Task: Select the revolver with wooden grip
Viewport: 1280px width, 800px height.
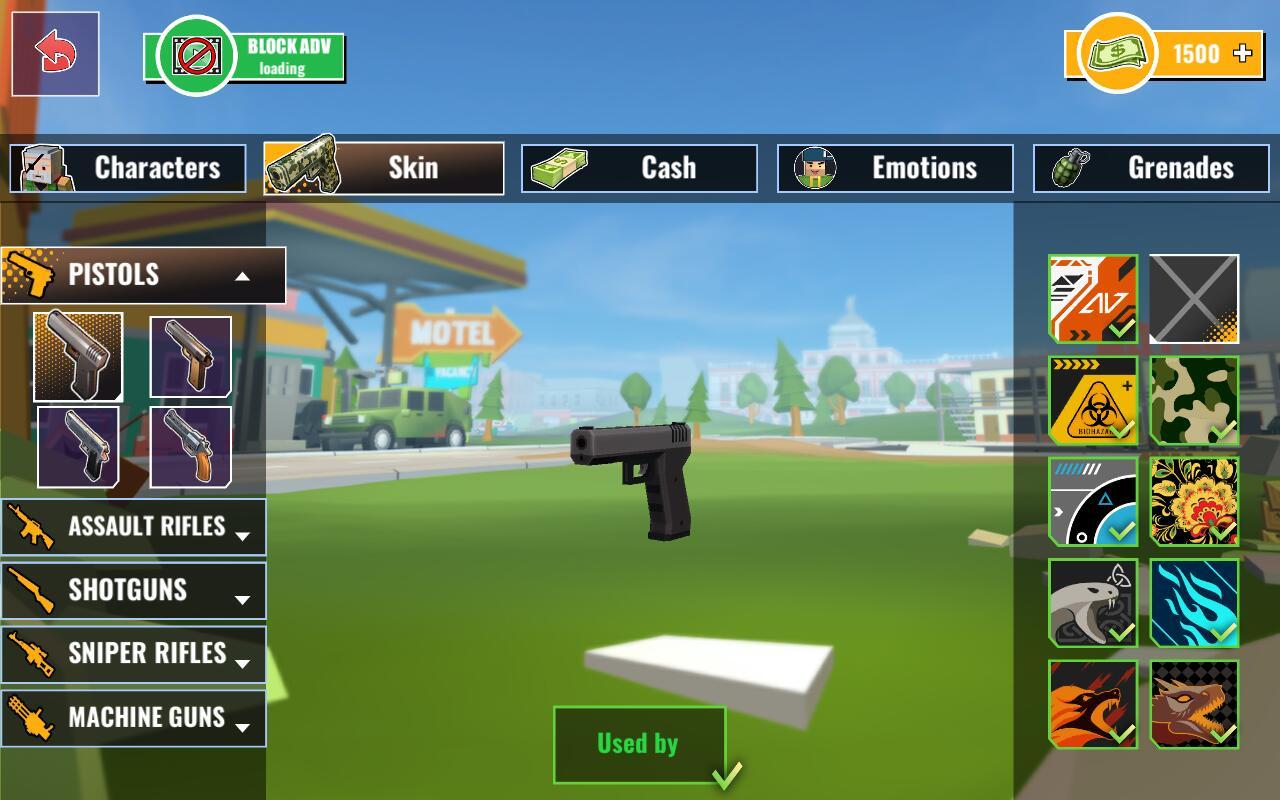Action: point(190,447)
